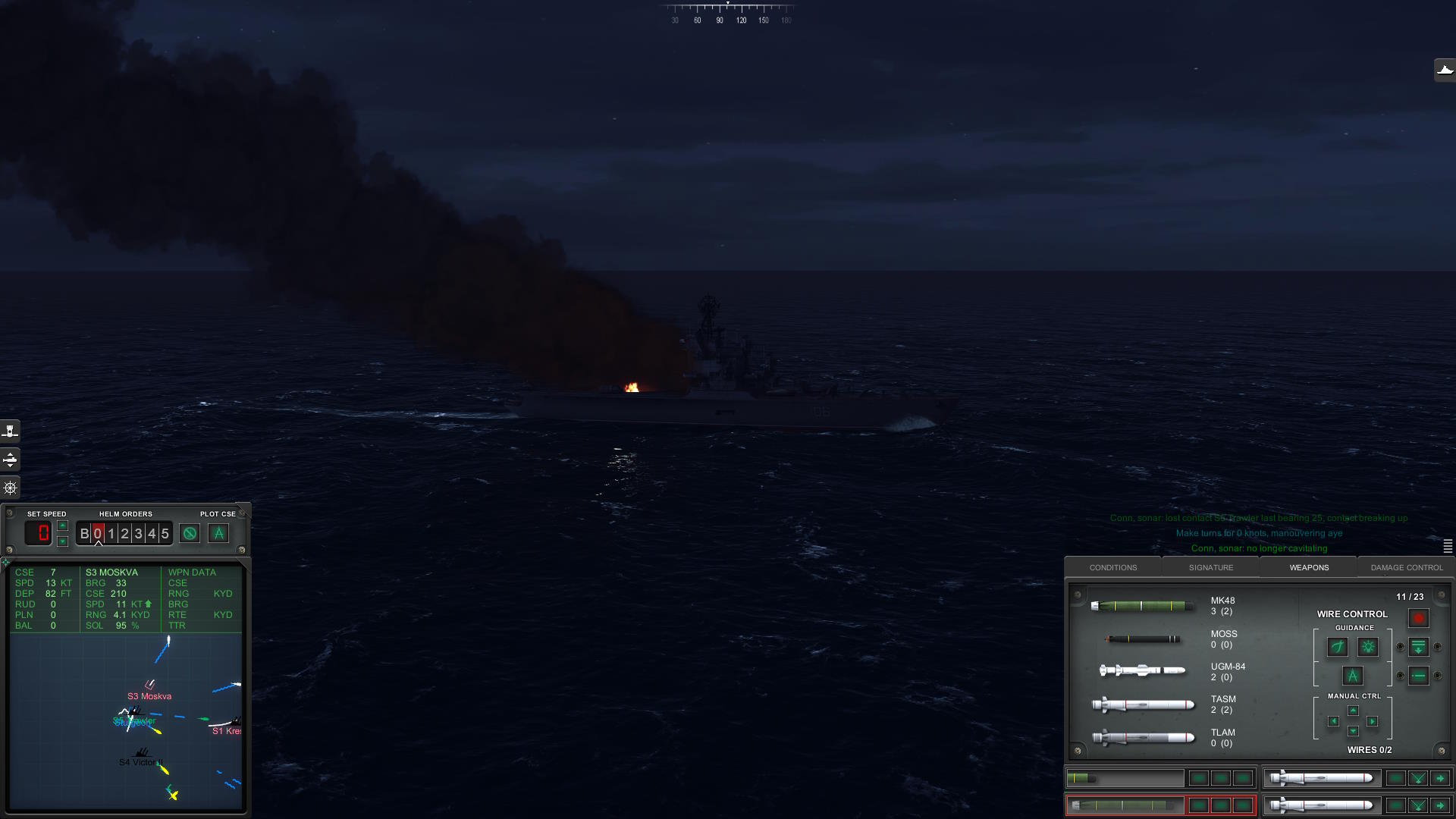
Task: Increase set speed with the up arrow
Action: pyautogui.click(x=63, y=526)
